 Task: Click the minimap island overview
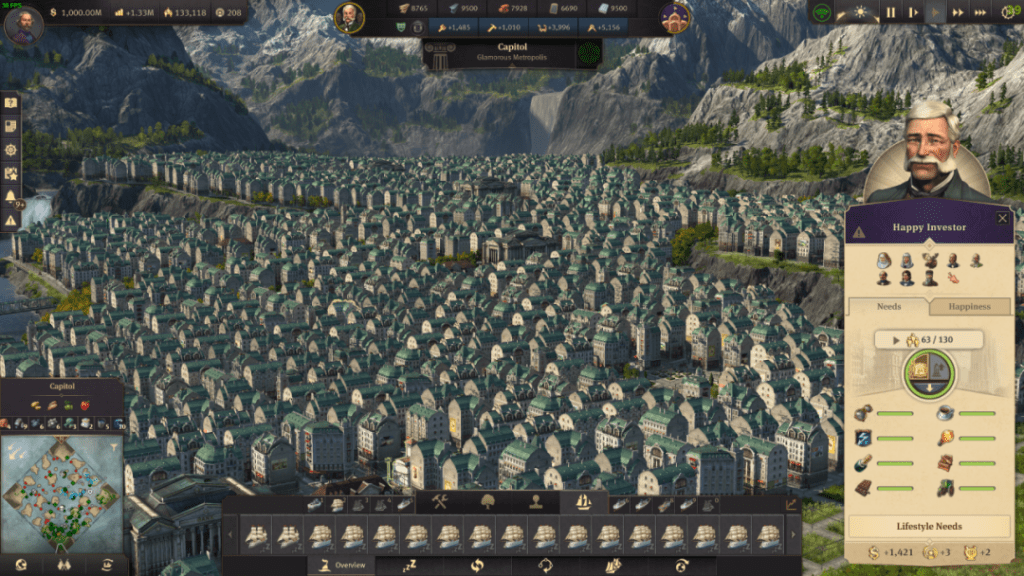[x=62, y=494]
